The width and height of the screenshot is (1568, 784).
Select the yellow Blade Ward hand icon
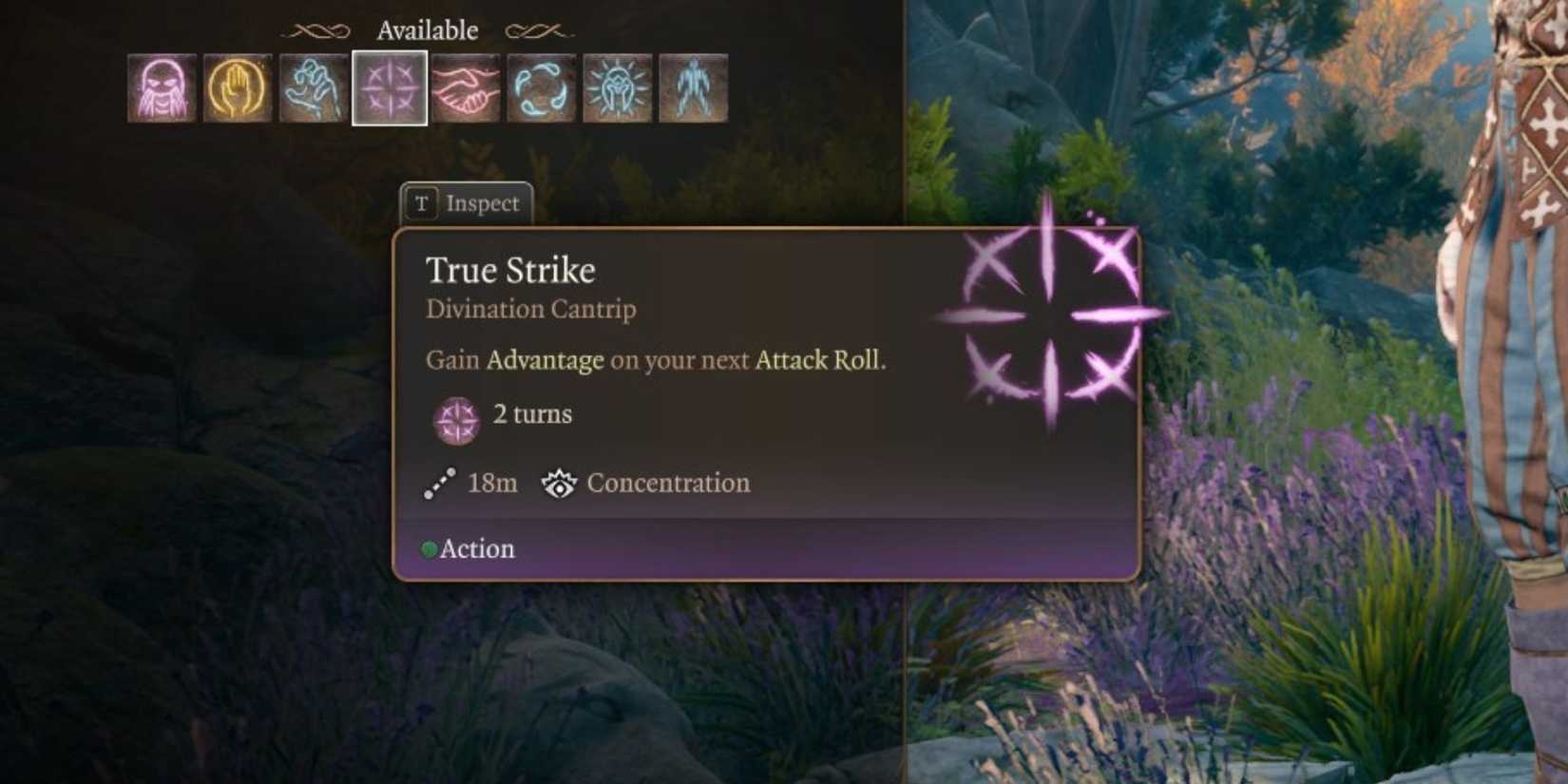(238, 87)
